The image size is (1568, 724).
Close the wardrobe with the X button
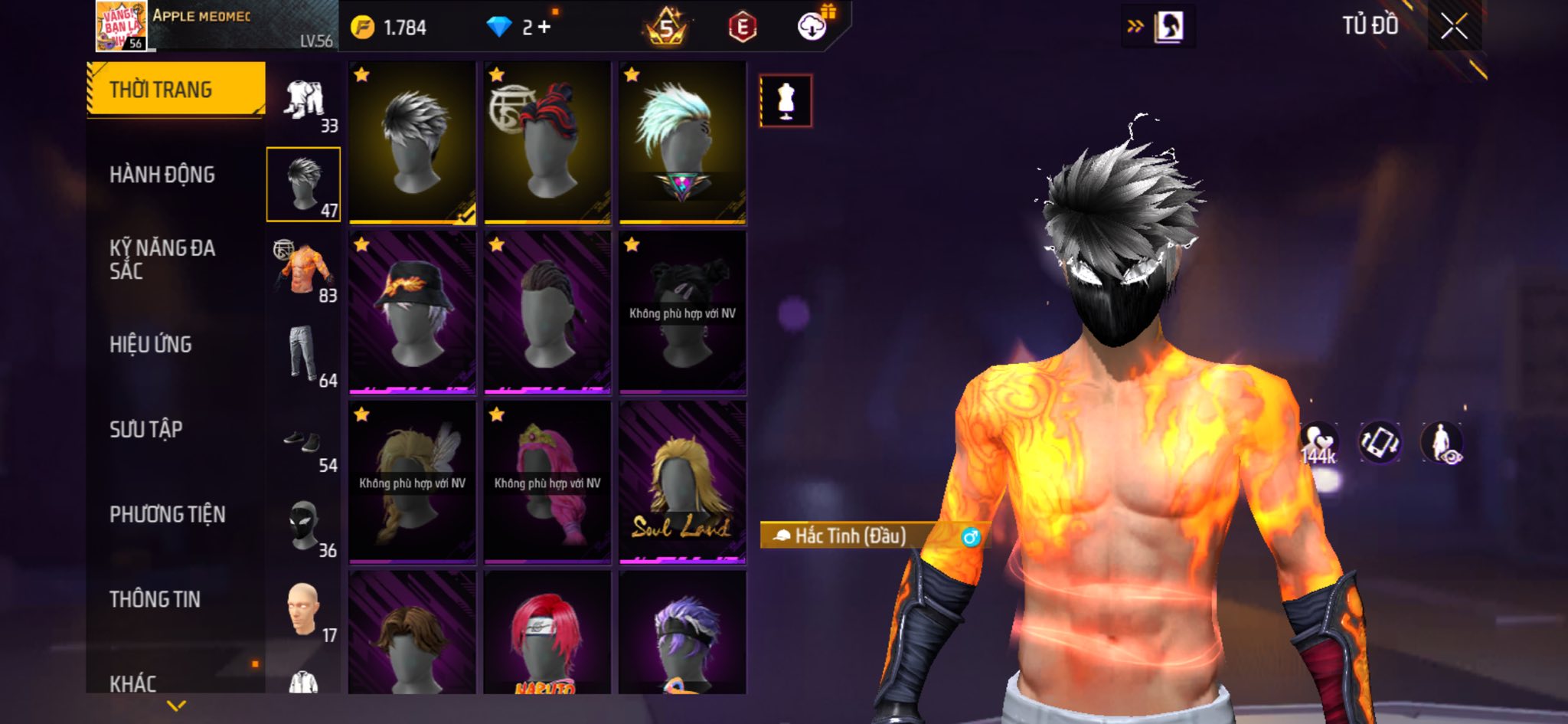click(x=1454, y=28)
